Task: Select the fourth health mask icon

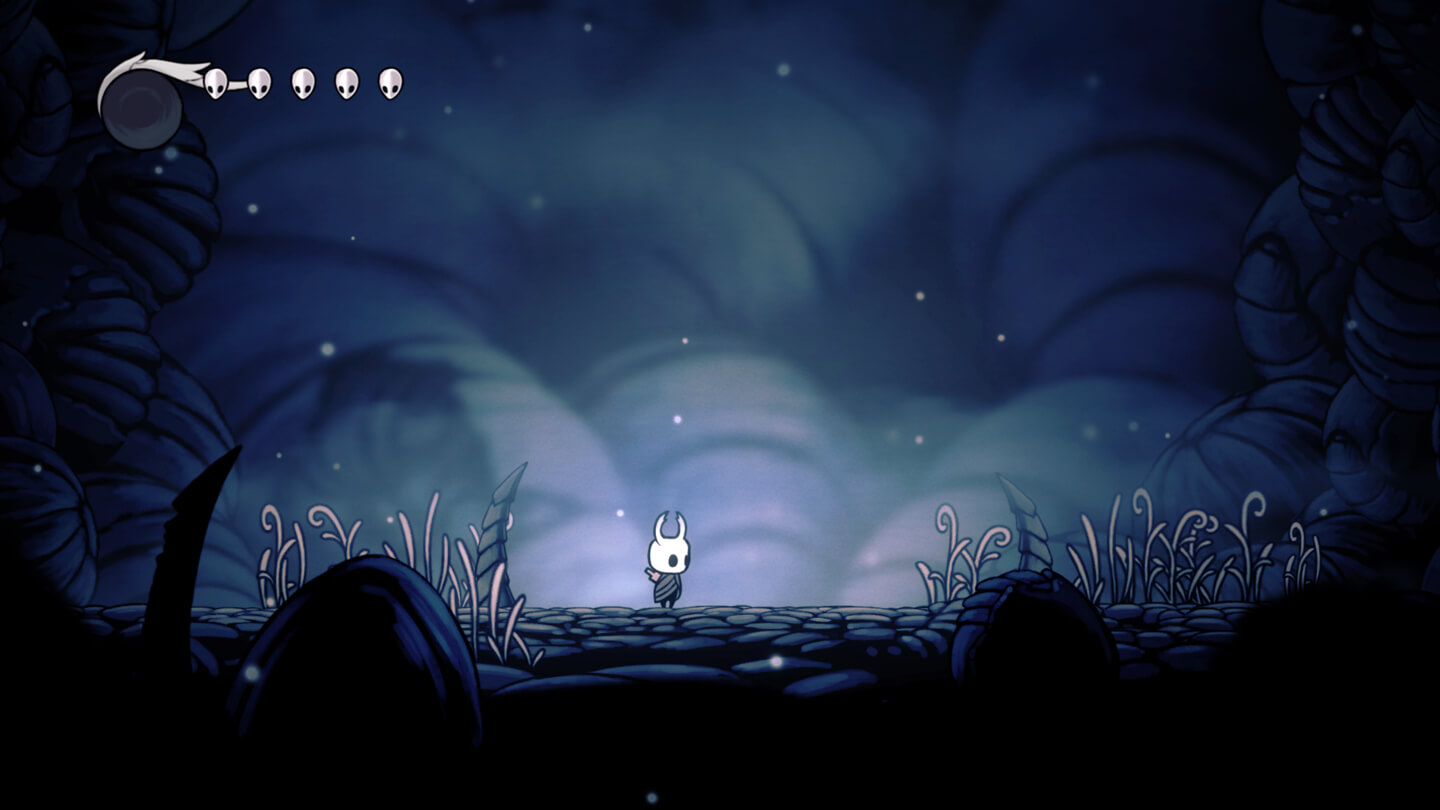Action: point(345,84)
